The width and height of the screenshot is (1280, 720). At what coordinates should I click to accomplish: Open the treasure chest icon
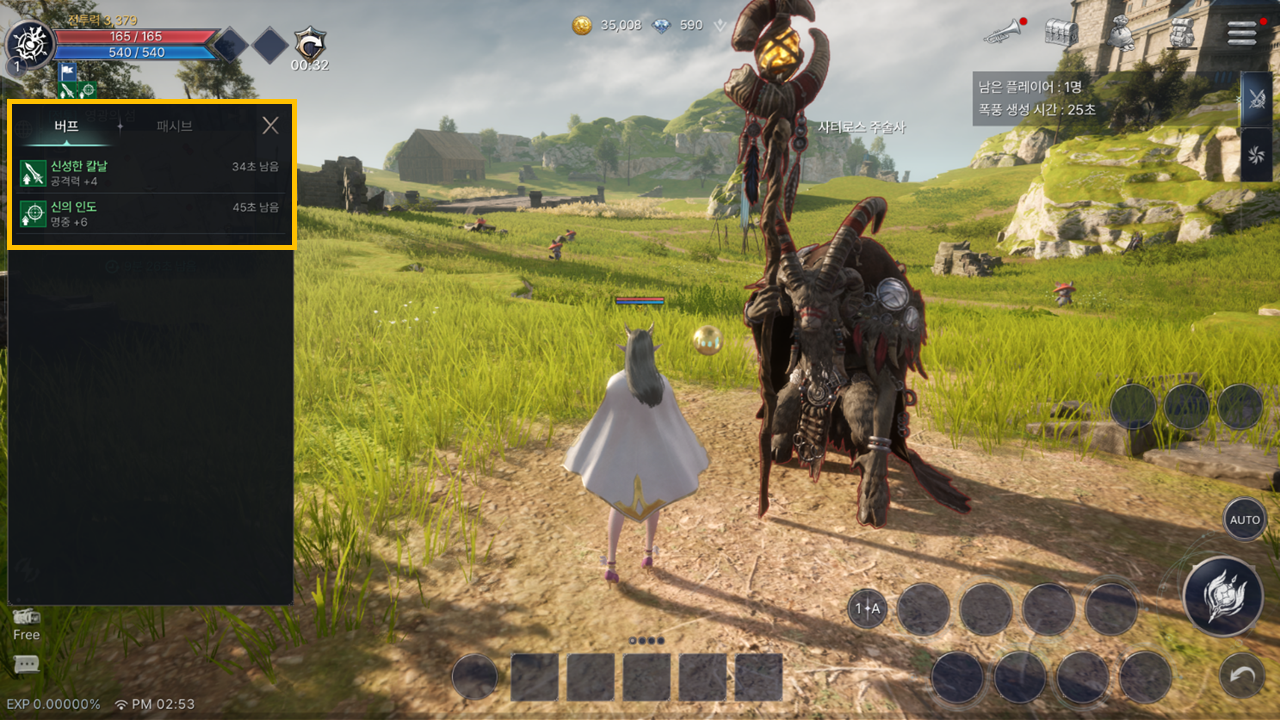tap(1061, 32)
